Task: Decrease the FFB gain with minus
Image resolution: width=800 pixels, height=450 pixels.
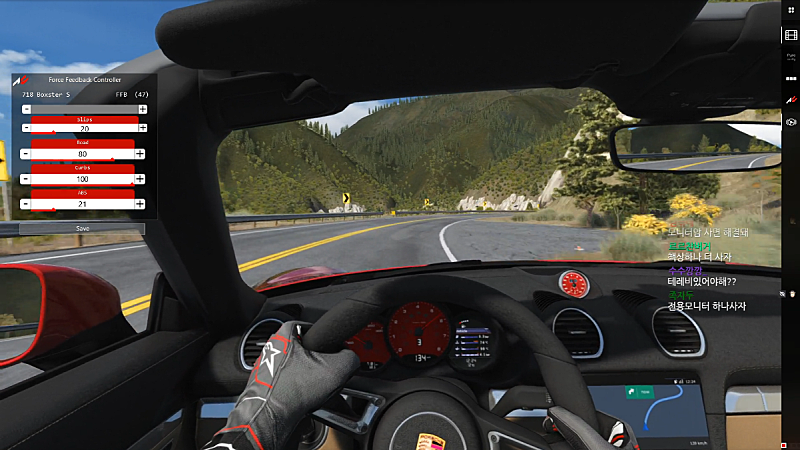Action: tap(25, 108)
